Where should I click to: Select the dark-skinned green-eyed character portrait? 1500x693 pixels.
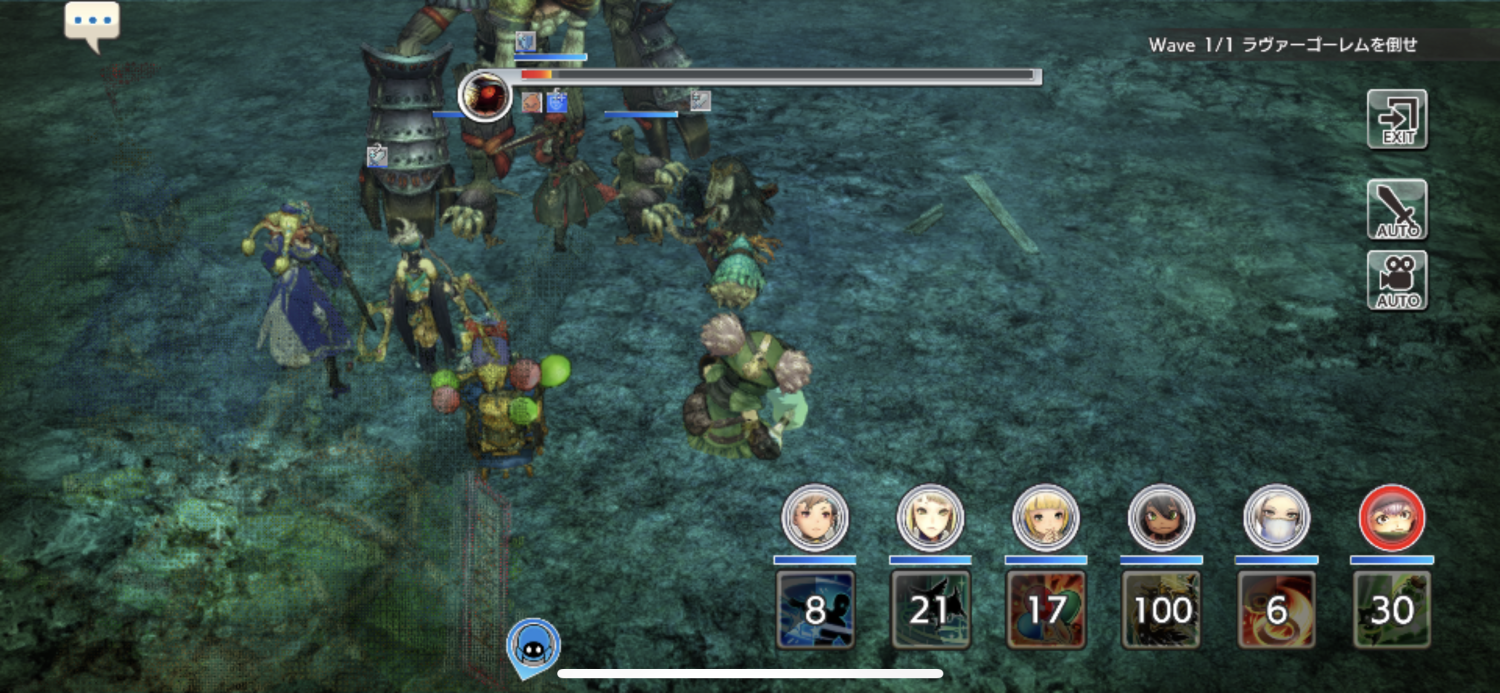(1161, 518)
